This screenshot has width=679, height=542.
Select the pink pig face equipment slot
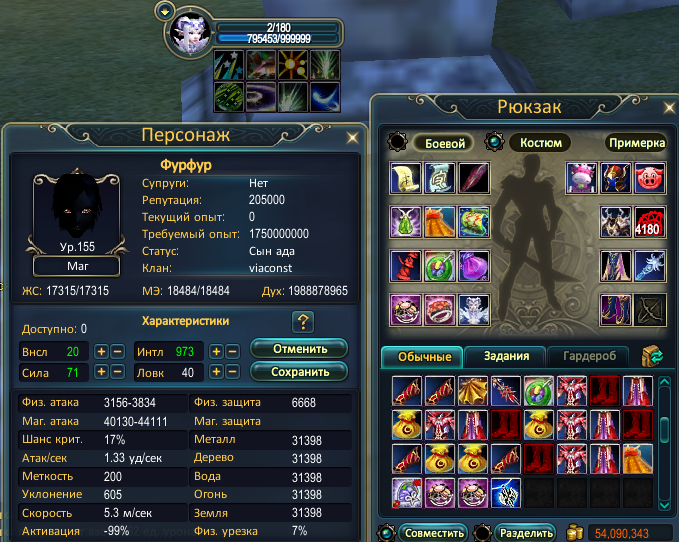pyautogui.click(x=650, y=176)
